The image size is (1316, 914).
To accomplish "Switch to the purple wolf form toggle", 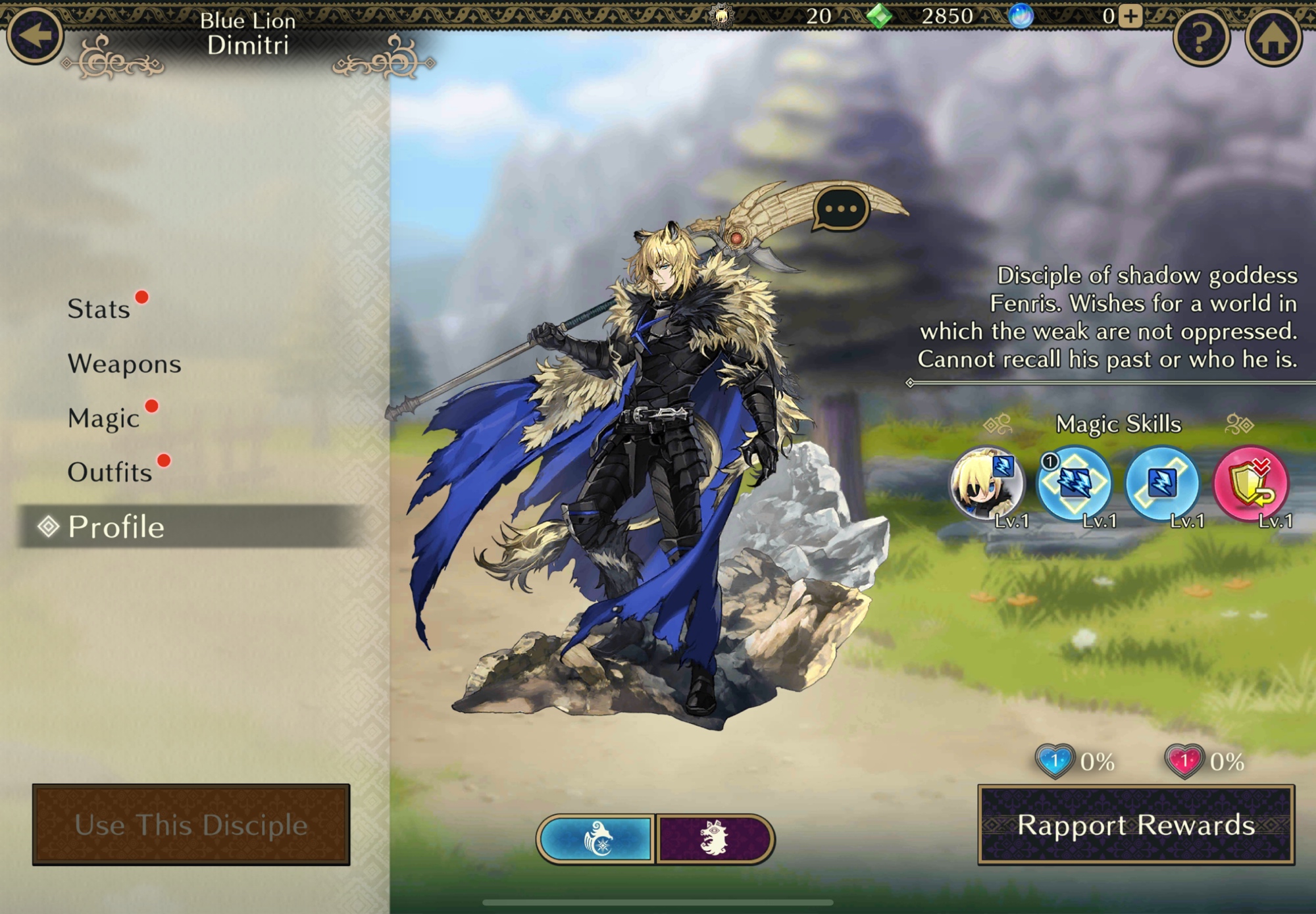I will tap(715, 839).
